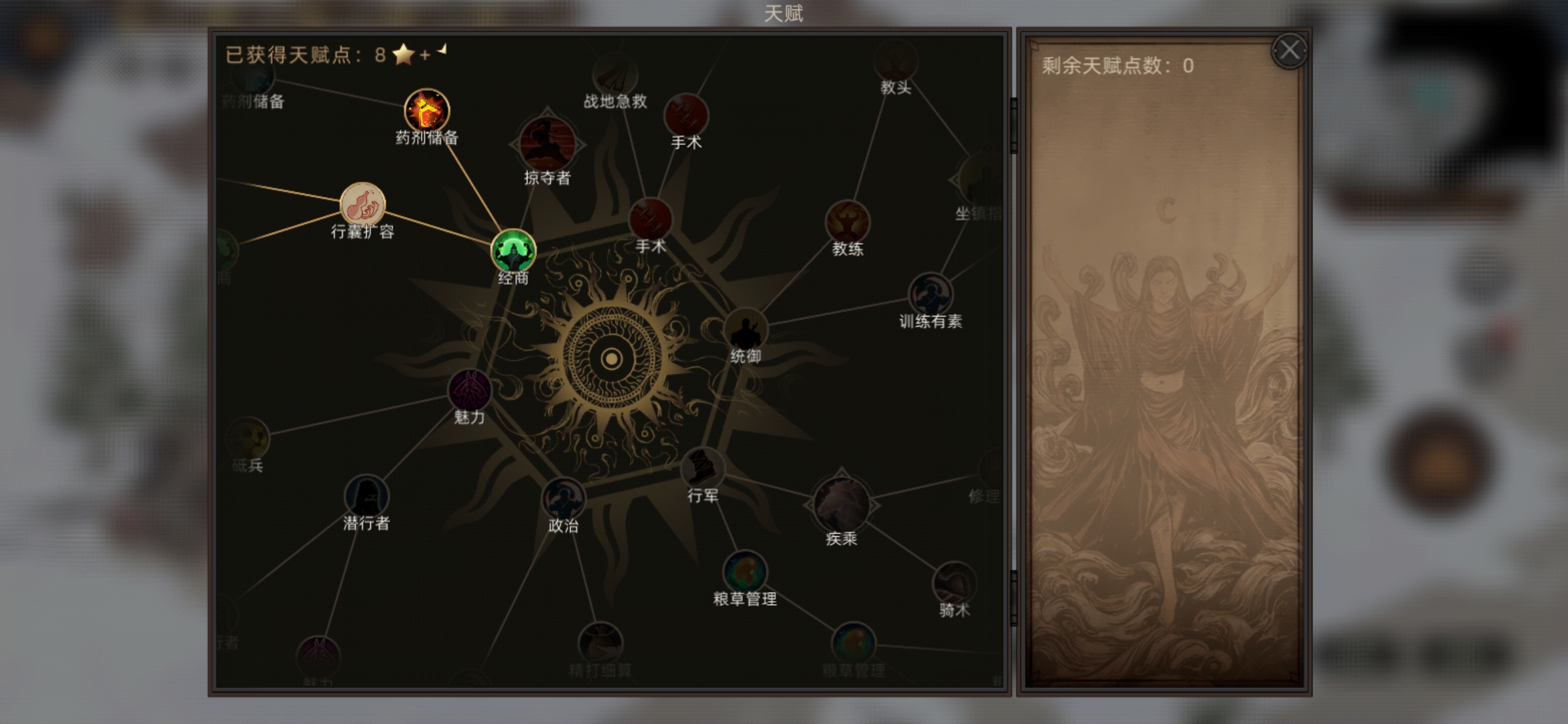
Task: Select the 掠夺者 talent node
Action: tap(547, 144)
